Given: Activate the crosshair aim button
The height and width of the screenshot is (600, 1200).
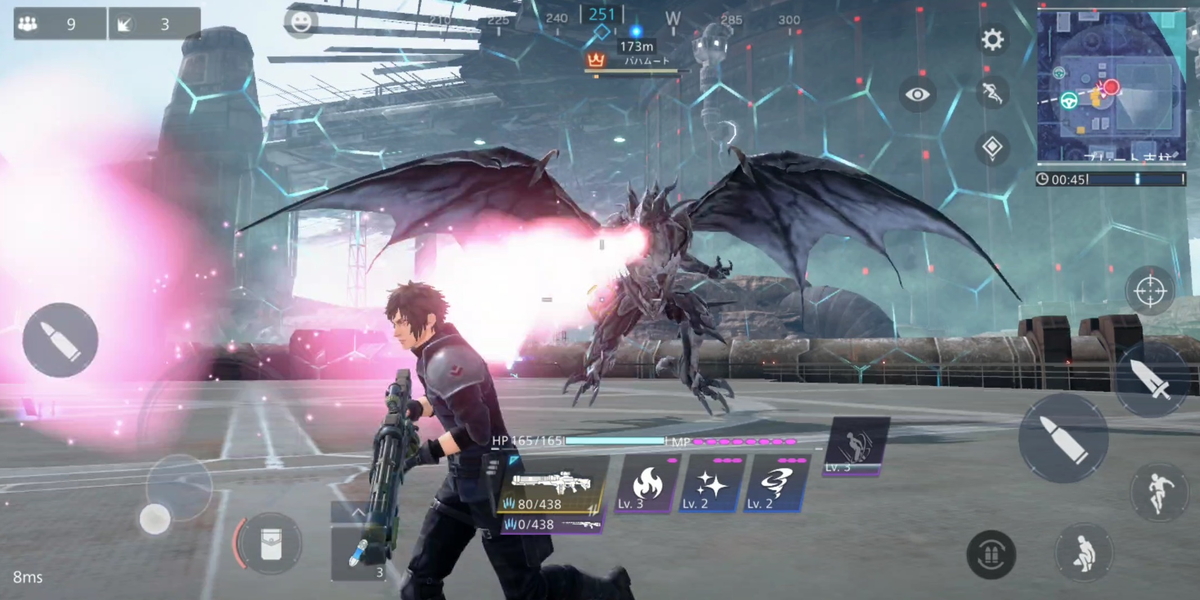Looking at the screenshot, I should click(1150, 291).
